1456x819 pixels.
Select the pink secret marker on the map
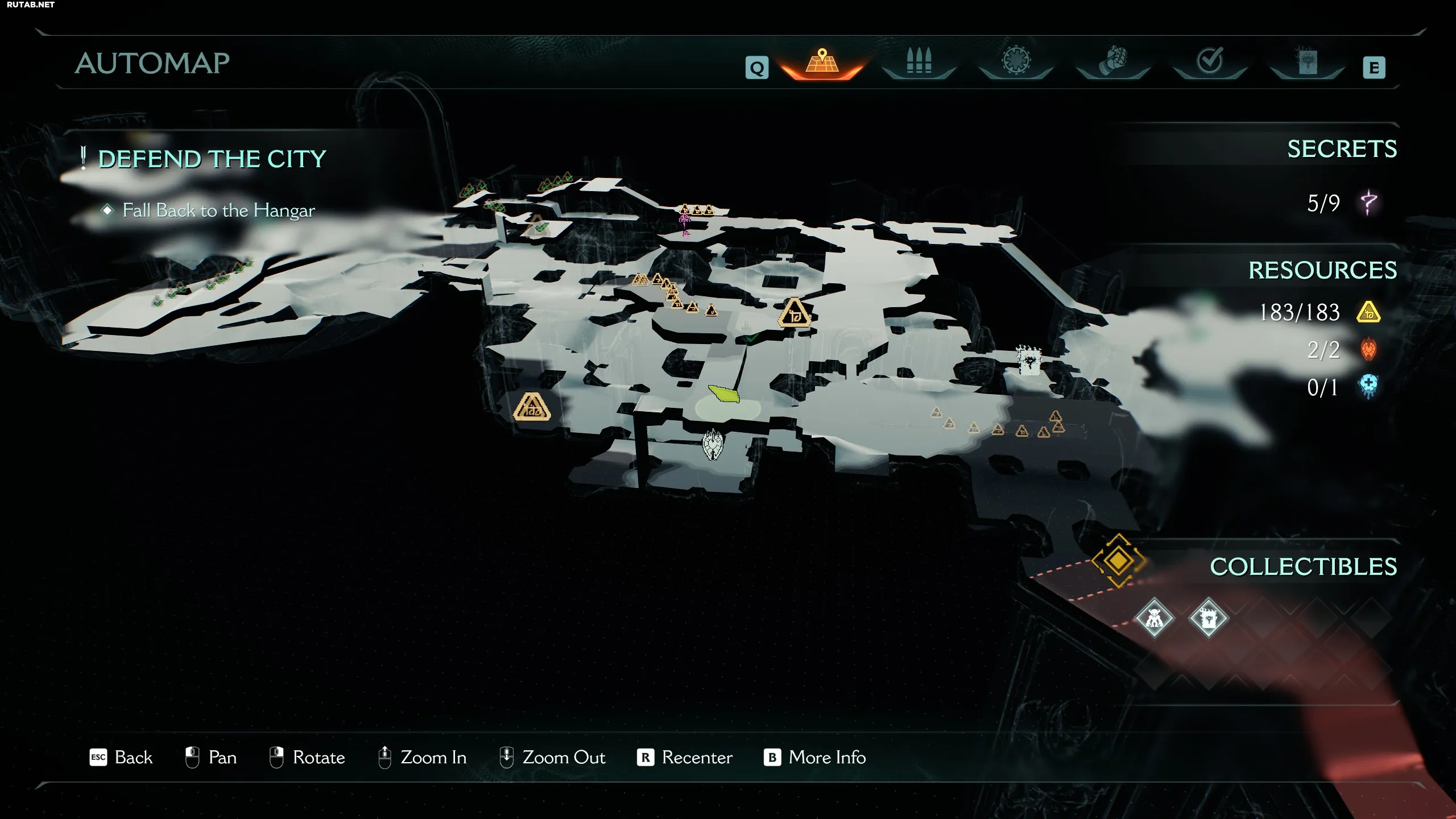[x=685, y=224]
